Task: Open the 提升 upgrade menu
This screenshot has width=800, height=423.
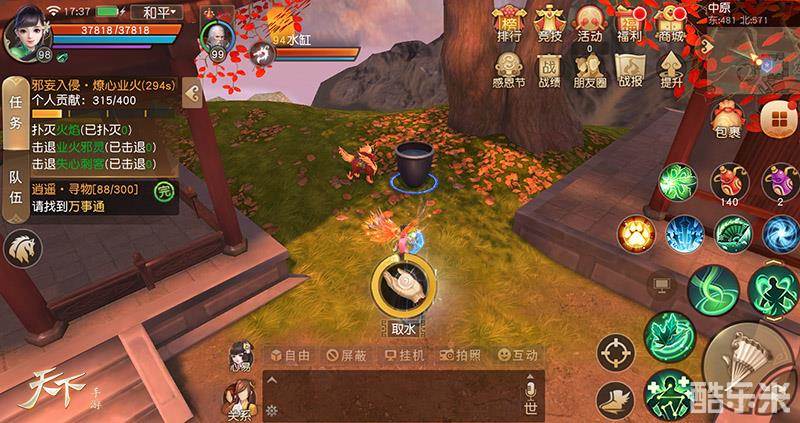Action: click(670, 68)
